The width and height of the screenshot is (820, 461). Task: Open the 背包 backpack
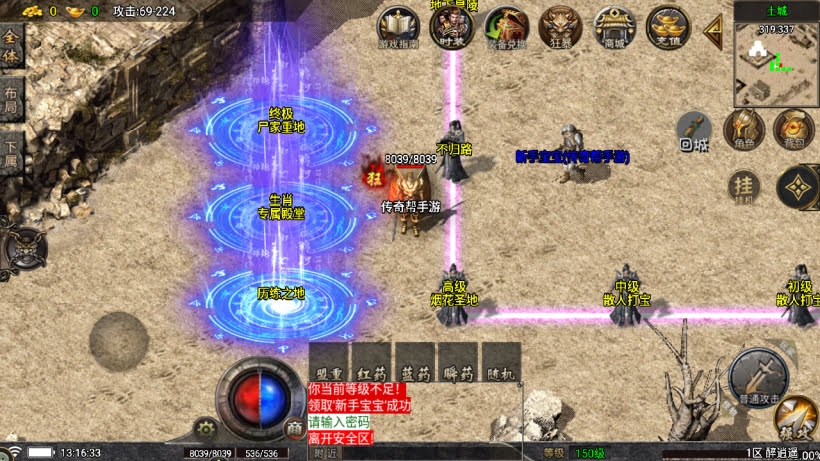coord(793,130)
